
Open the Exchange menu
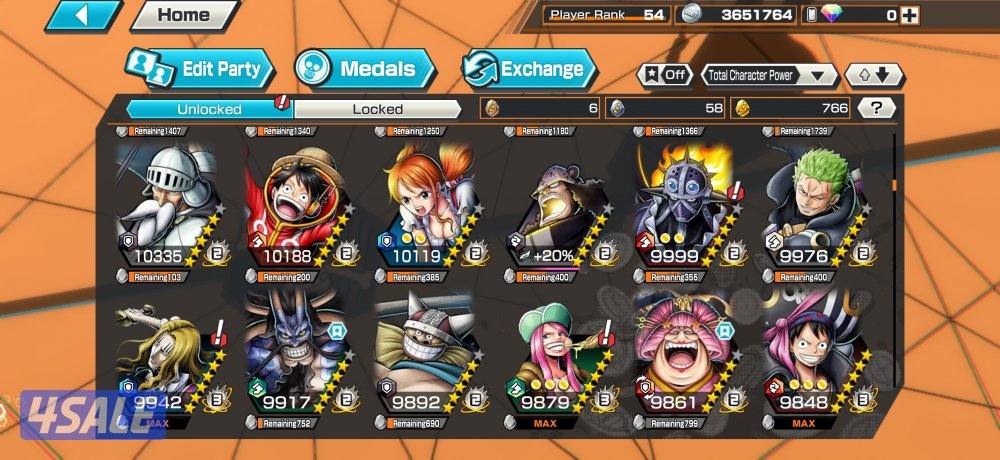[x=528, y=69]
